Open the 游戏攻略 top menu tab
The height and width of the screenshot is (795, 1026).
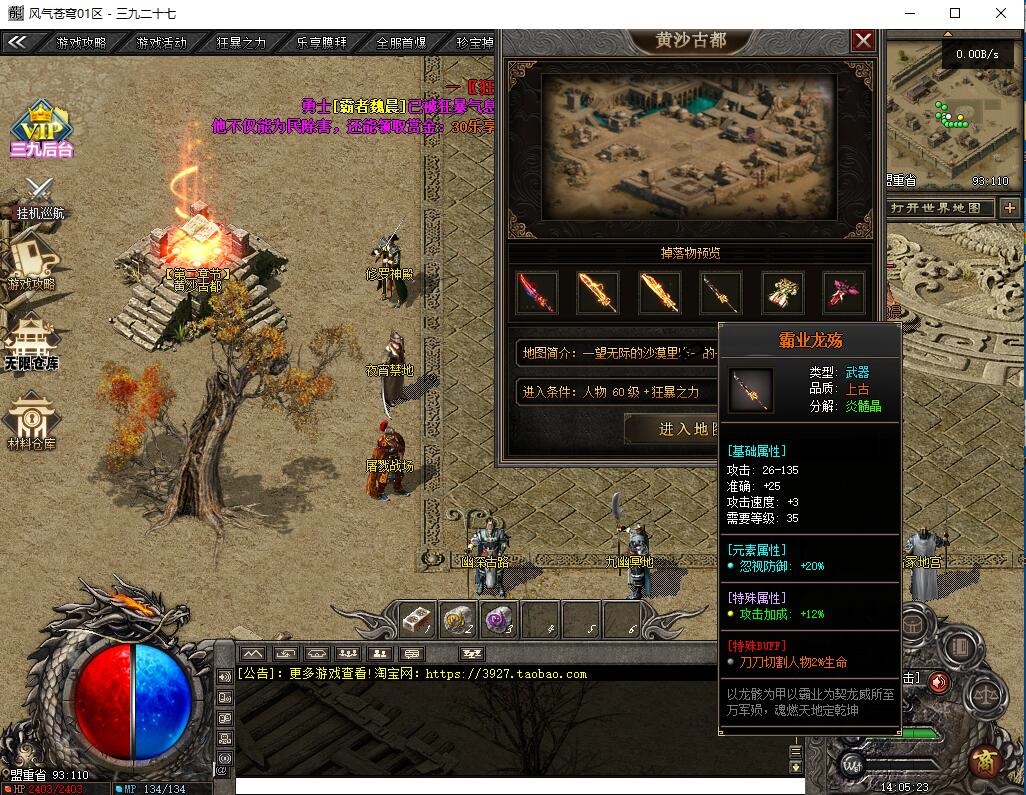pos(81,43)
